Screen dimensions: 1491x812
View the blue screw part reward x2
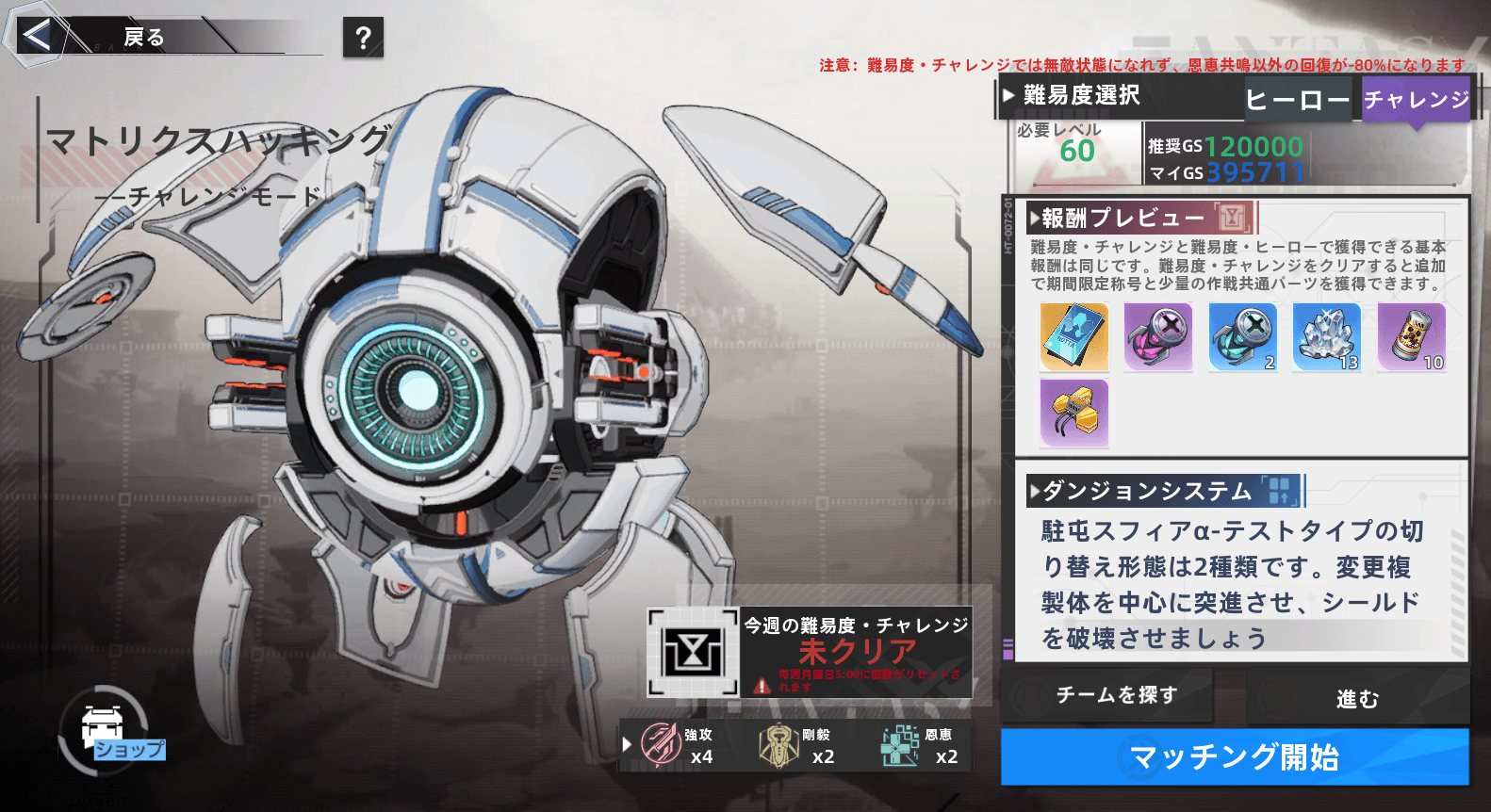[1242, 336]
